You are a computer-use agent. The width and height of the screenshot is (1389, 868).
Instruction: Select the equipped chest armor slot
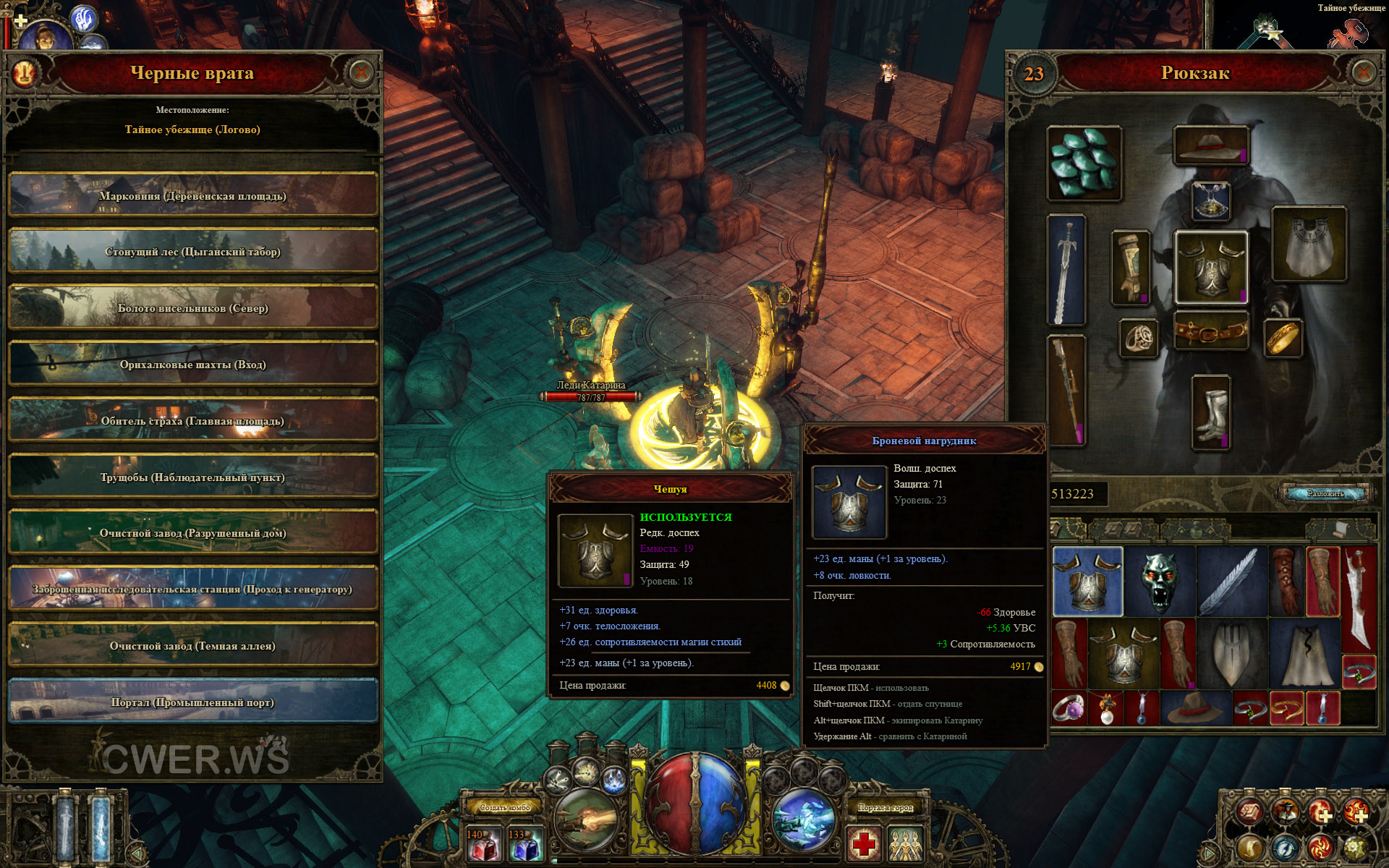coord(1211,268)
